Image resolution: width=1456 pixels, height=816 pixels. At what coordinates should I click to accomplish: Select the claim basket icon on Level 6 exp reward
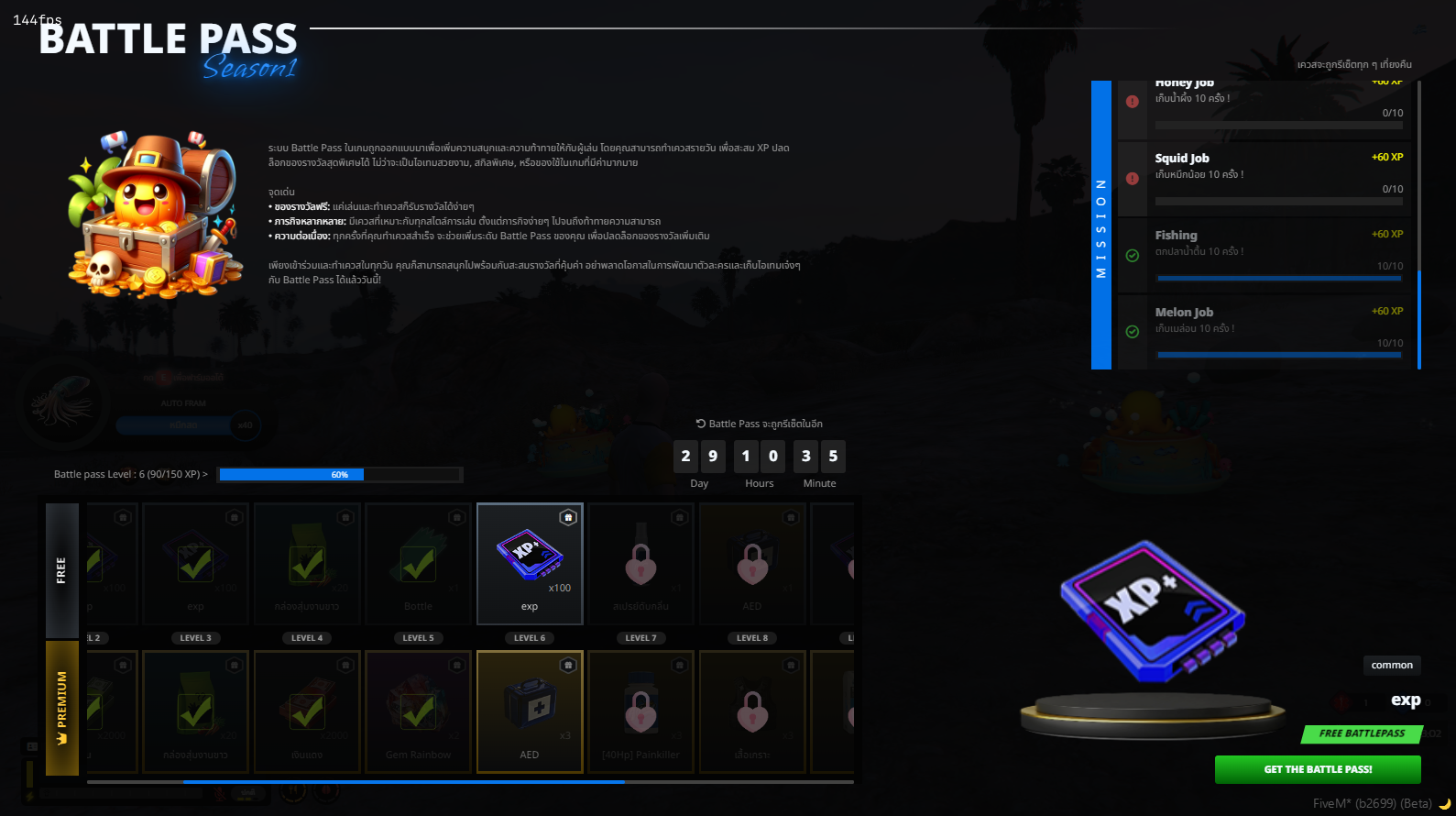[x=568, y=515]
